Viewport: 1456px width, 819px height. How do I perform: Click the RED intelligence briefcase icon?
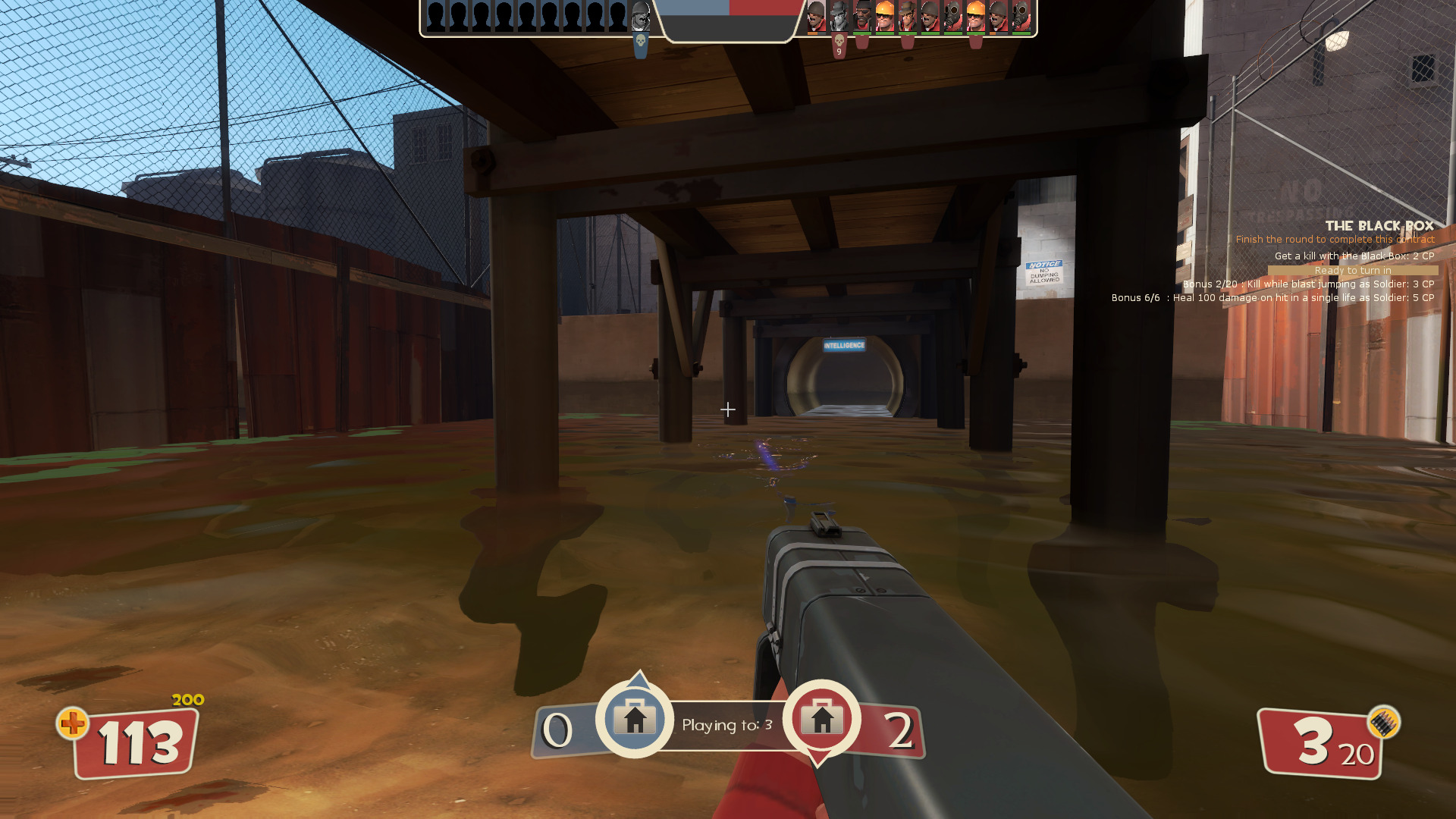coord(821,718)
